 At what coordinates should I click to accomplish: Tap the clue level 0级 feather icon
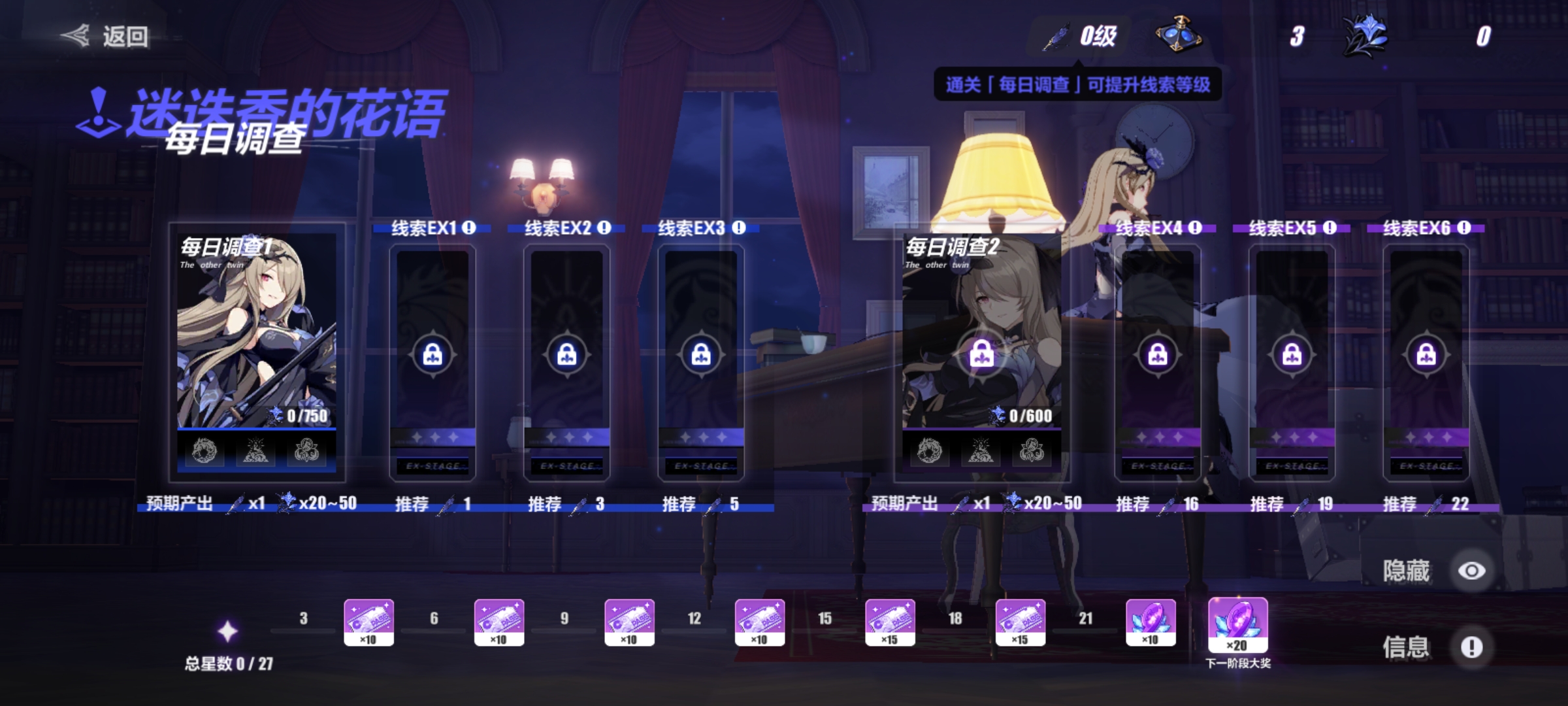1057,37
